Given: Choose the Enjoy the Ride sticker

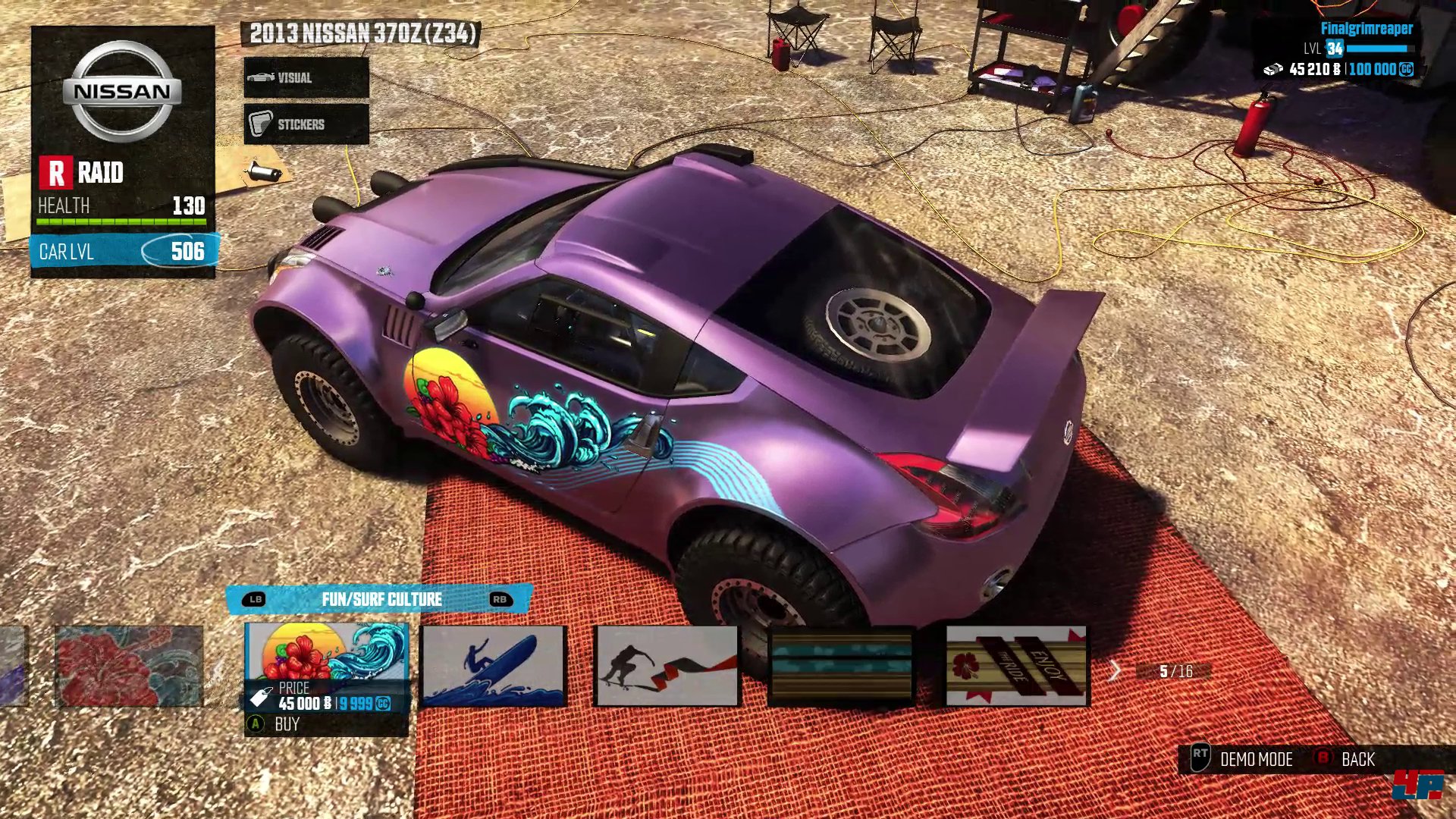Looking at the screenshot, I should click(x=1016, y=666).
